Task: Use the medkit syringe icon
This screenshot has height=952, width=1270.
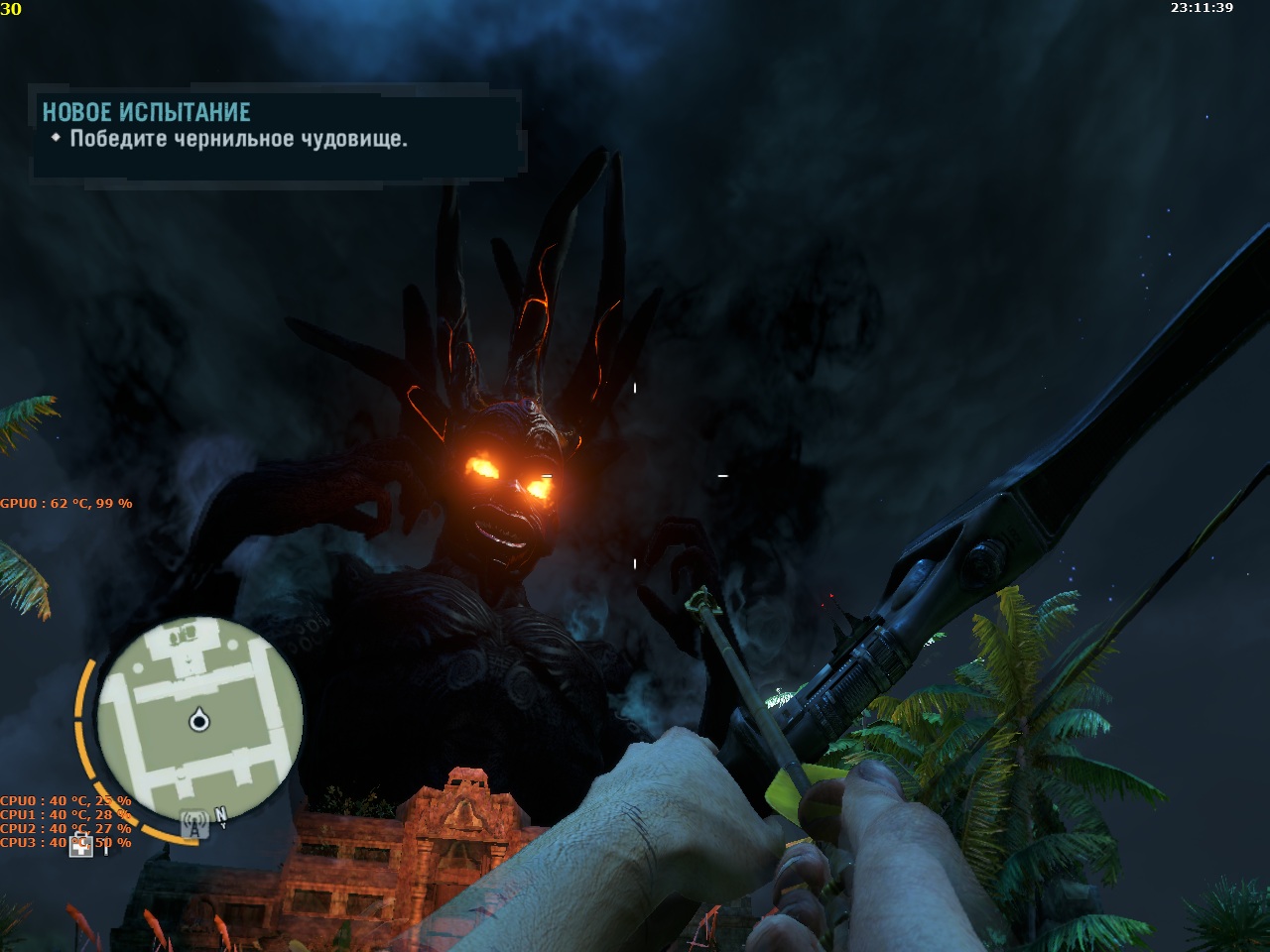Action: click(82, 845)
